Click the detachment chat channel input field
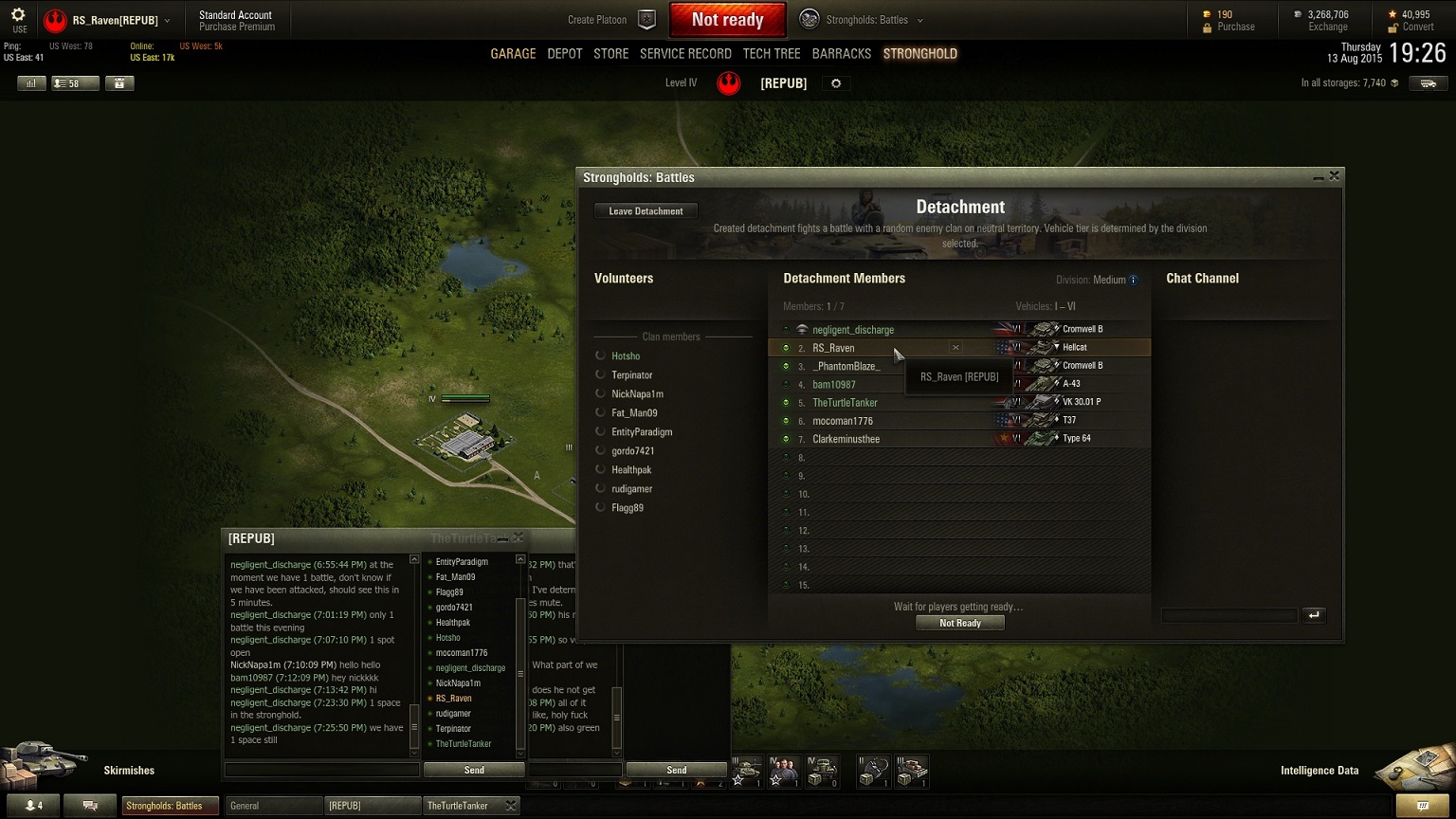 click(1228, 615)
